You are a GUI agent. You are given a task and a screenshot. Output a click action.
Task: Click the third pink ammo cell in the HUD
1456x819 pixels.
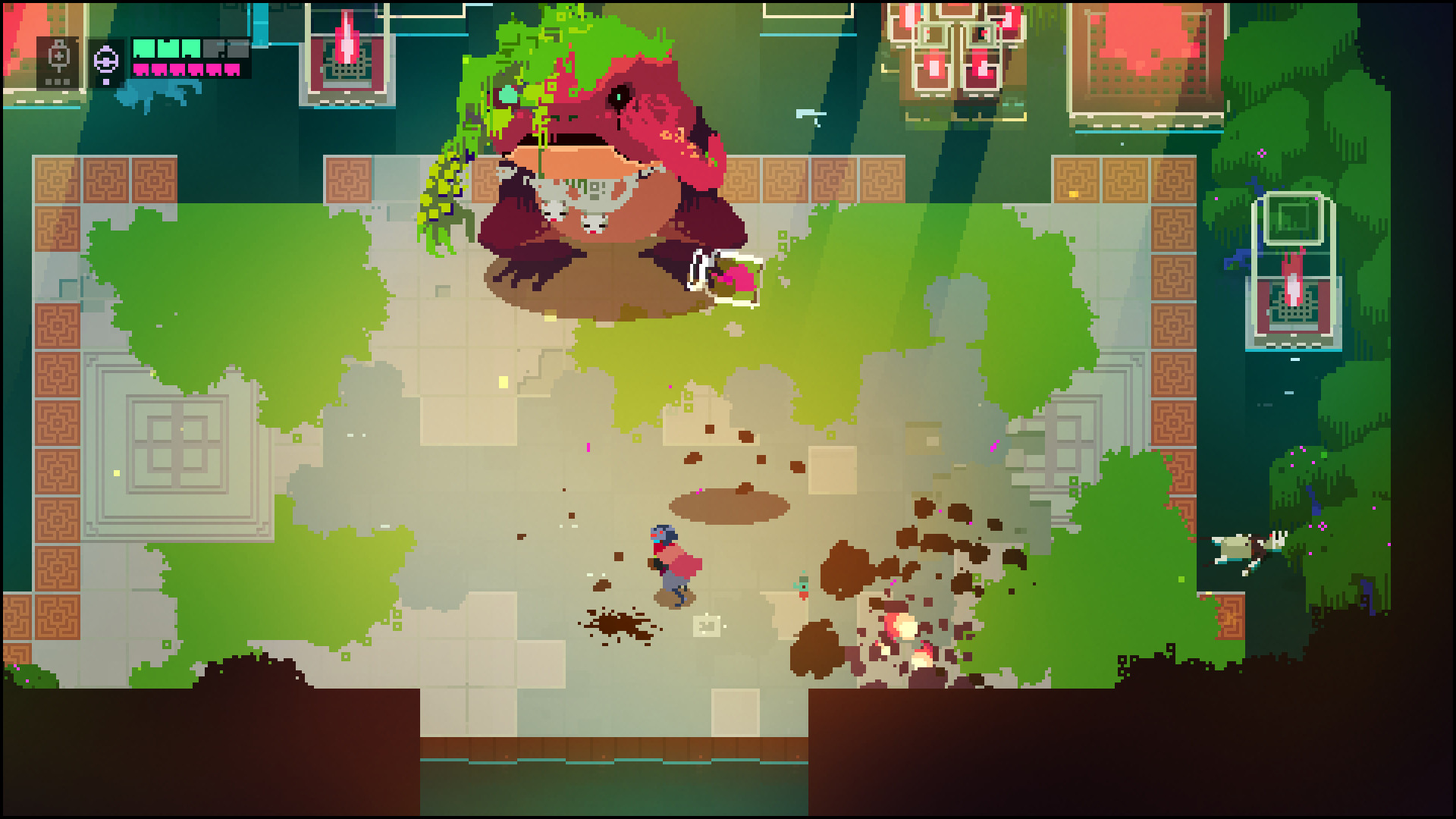tap(177, 70)
